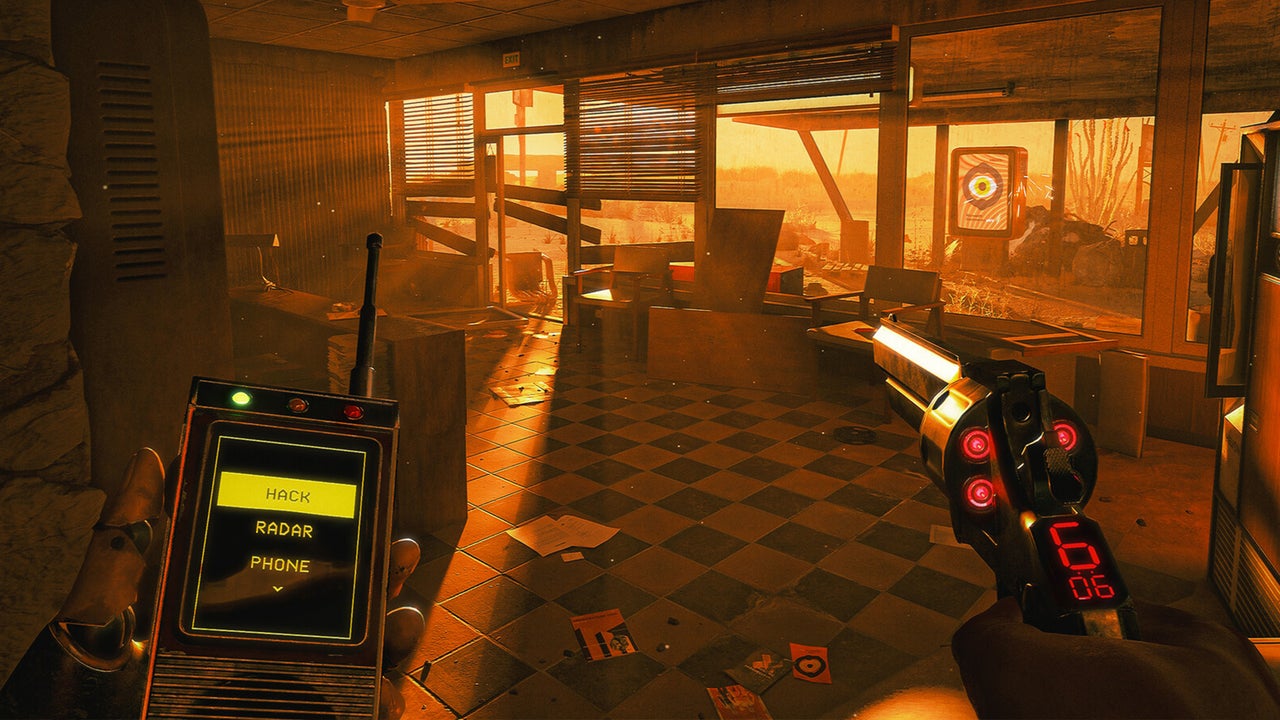Select the HACK option on the handheld device
Image resolution: width=1280 pixels, height=720 pixels.
[287, 495]
